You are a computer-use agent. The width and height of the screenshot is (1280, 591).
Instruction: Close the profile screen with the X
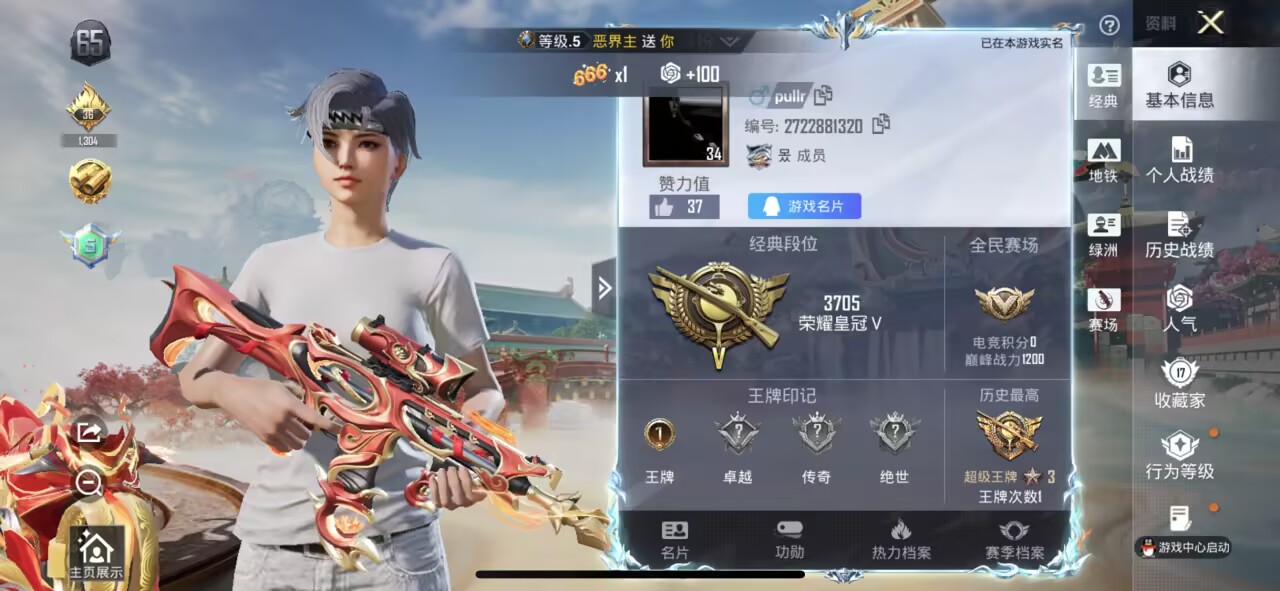1210,23
